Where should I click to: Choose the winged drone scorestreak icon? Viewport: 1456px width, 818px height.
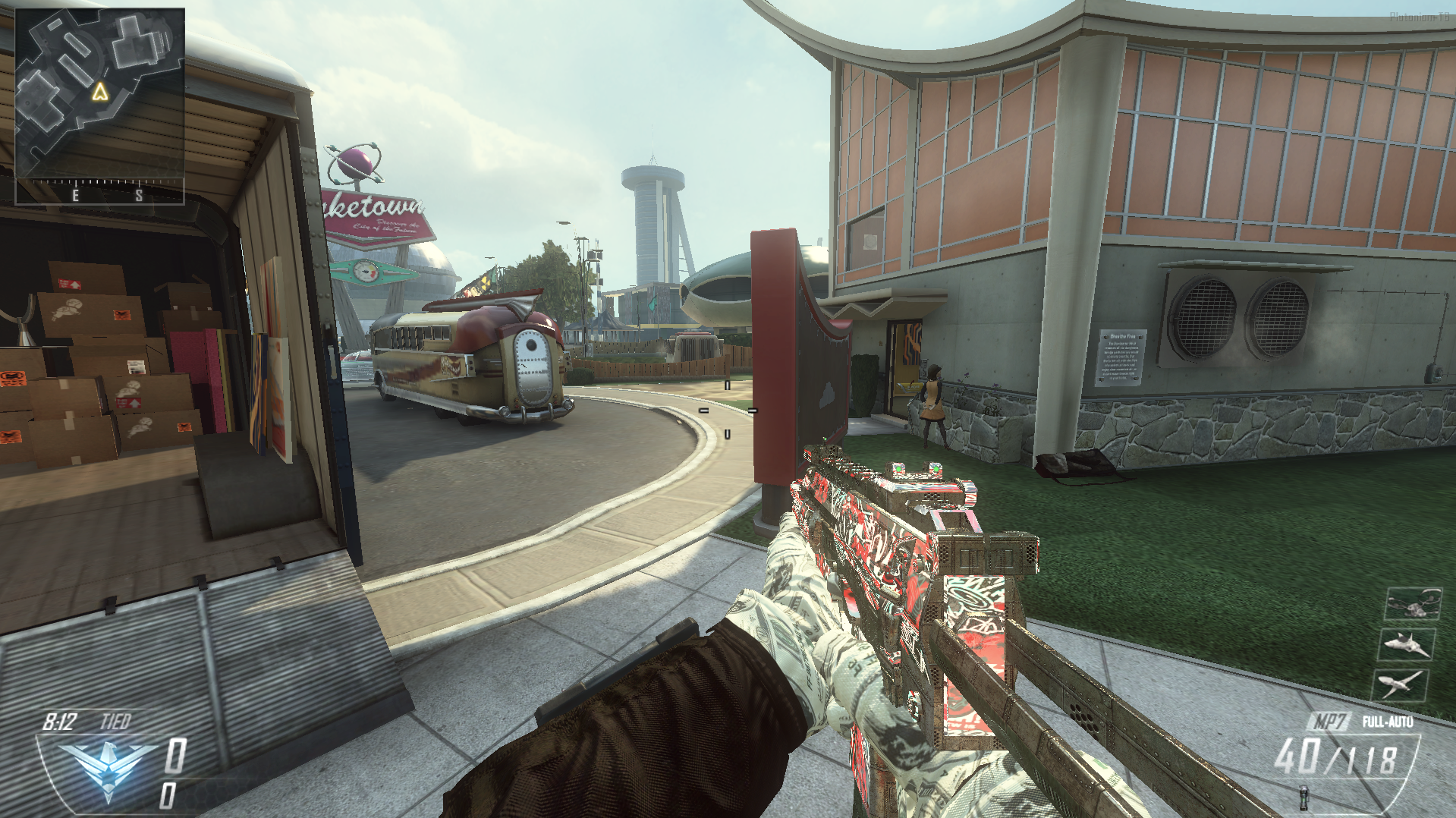(x=1400, y=685)
